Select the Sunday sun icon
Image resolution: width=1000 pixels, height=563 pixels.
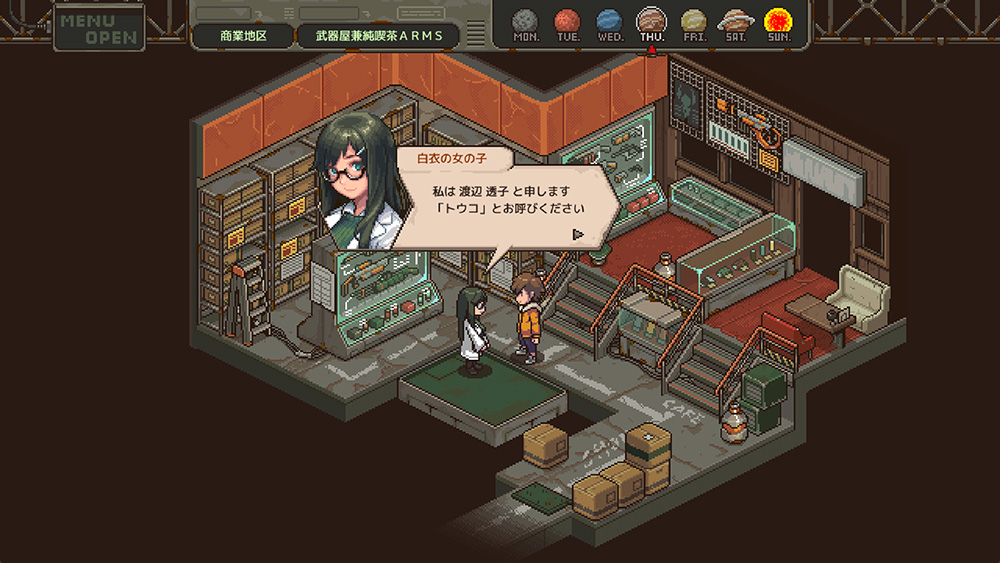point(777,20)
